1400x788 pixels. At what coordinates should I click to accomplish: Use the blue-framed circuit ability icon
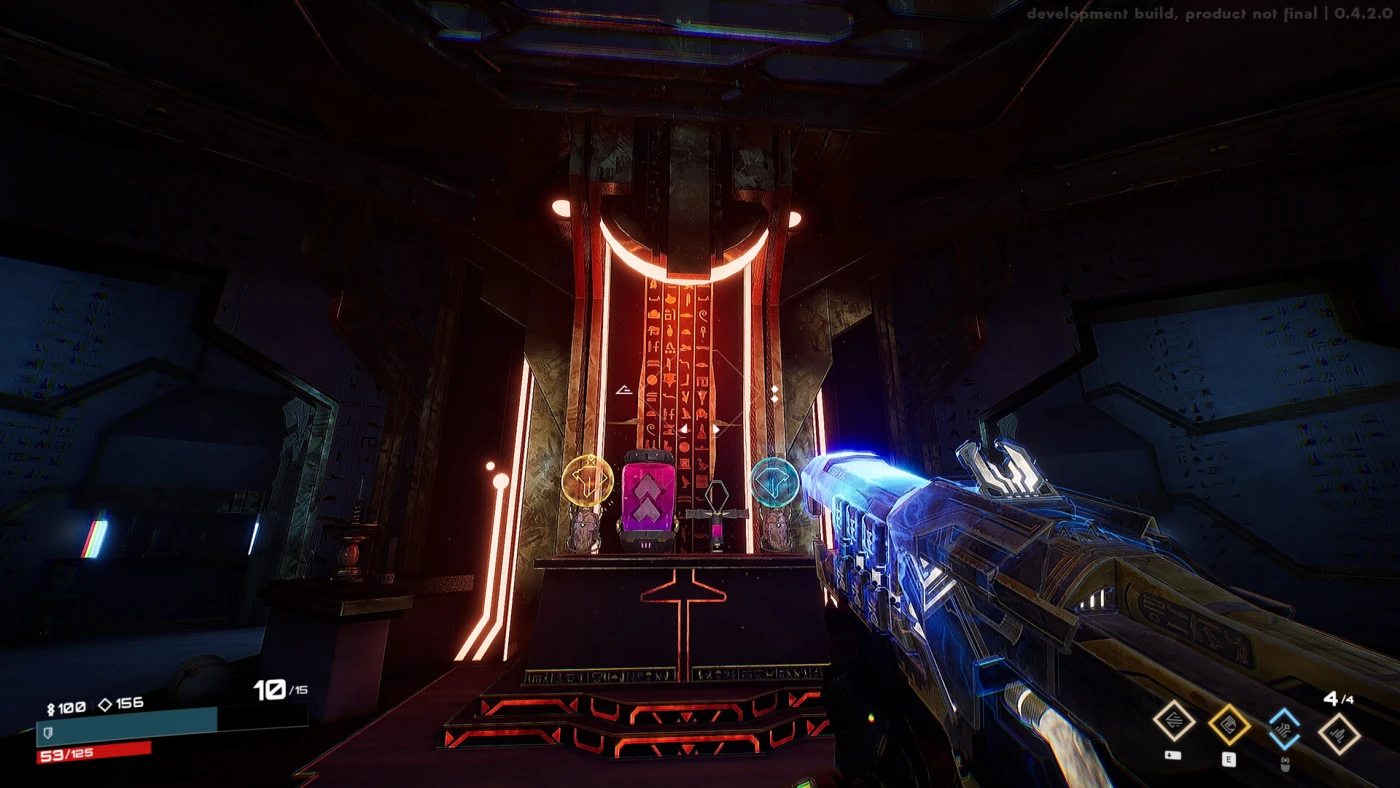click(x=1284, y=728)
